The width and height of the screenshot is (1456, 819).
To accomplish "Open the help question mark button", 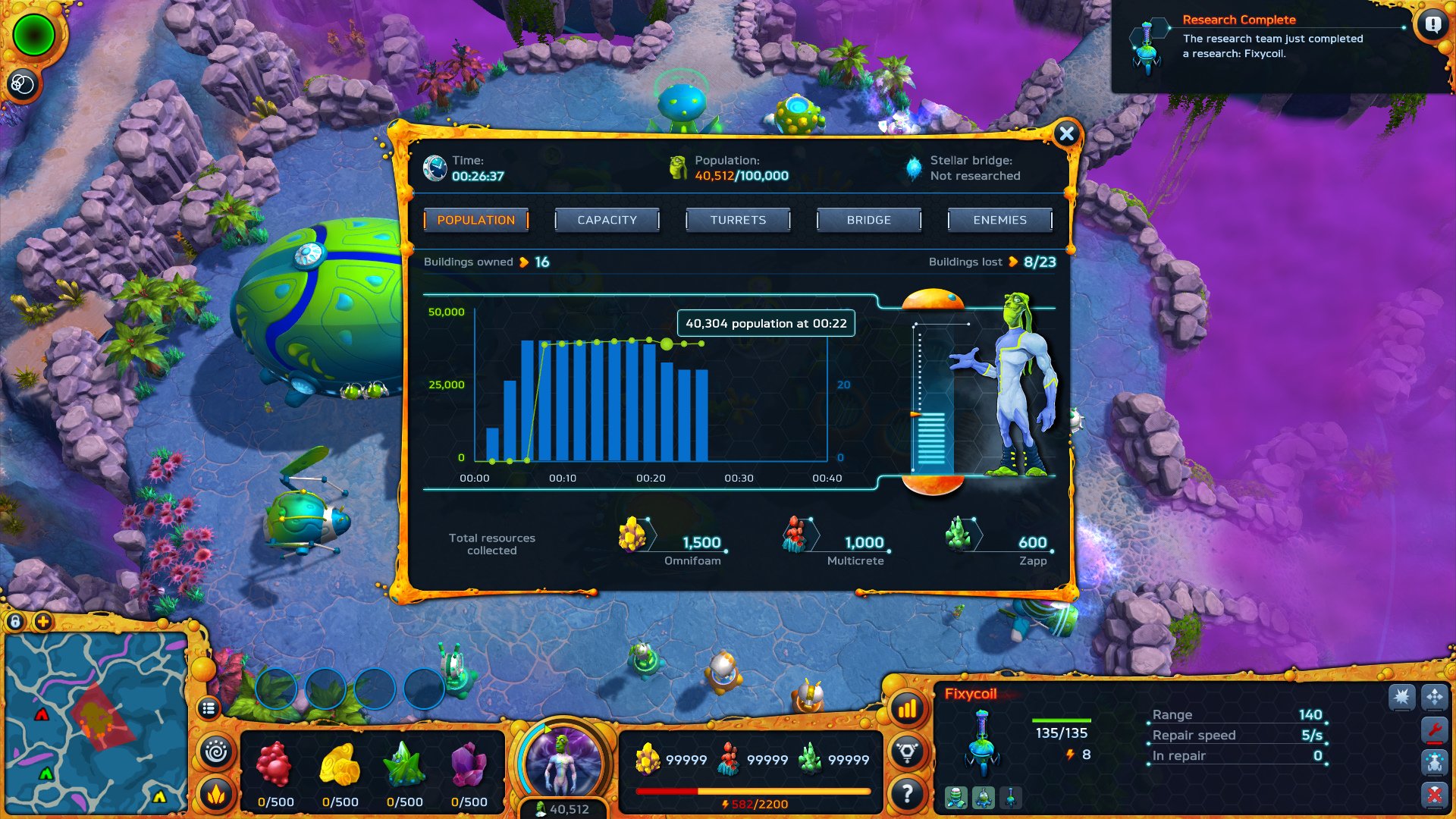I will (907, 794).
